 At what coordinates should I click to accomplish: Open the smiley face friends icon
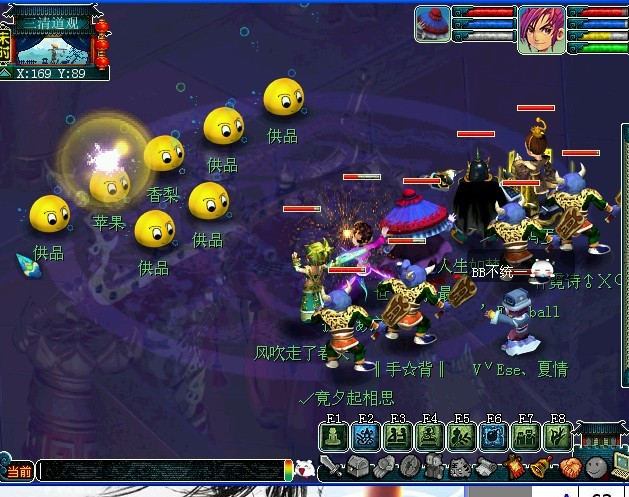[x=596, y=467]
